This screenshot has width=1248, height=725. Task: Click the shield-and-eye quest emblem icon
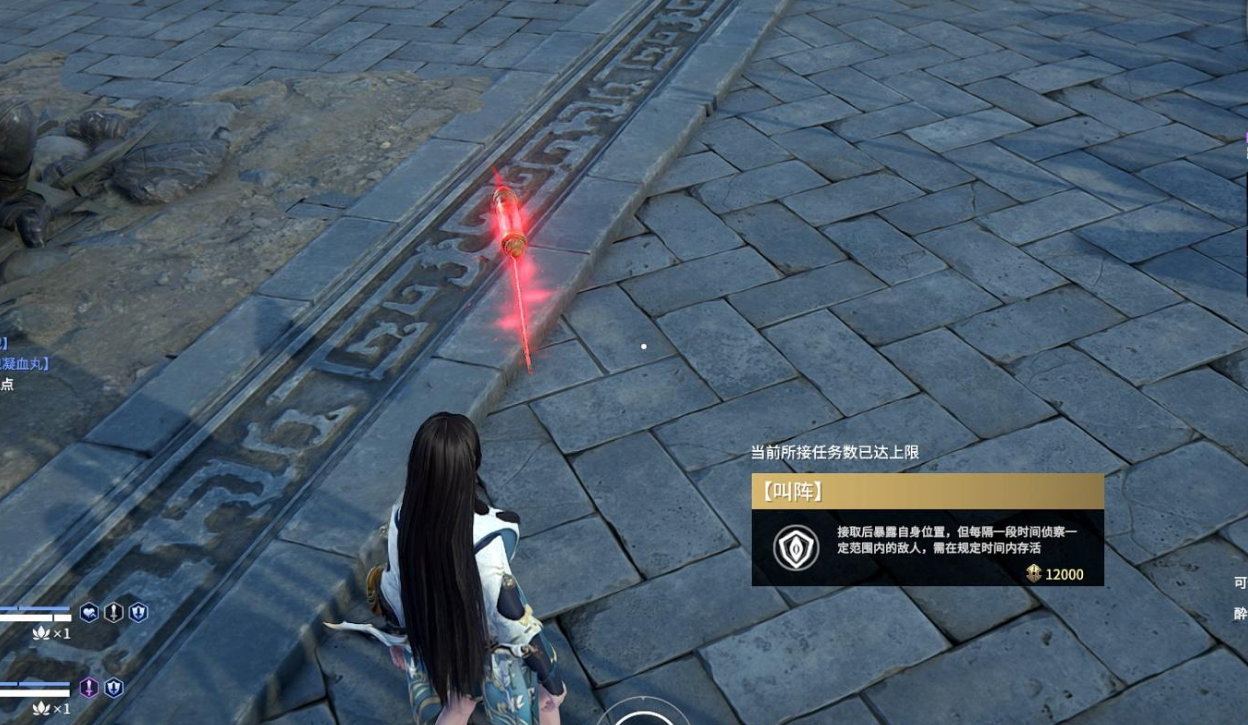pyautogui.click(x=796, y=547)
